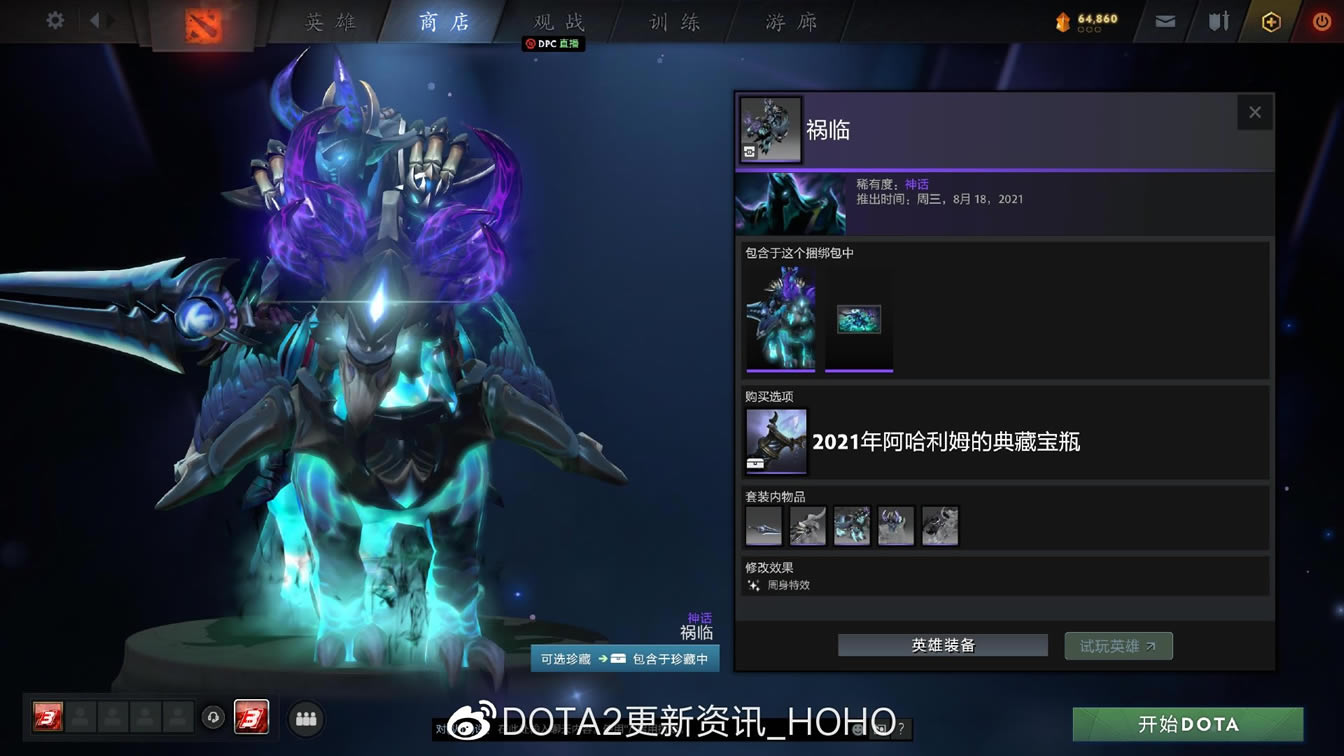
Task: Switch to the 商店 tab
Action: pyautogui.click(x=442, y=21)
